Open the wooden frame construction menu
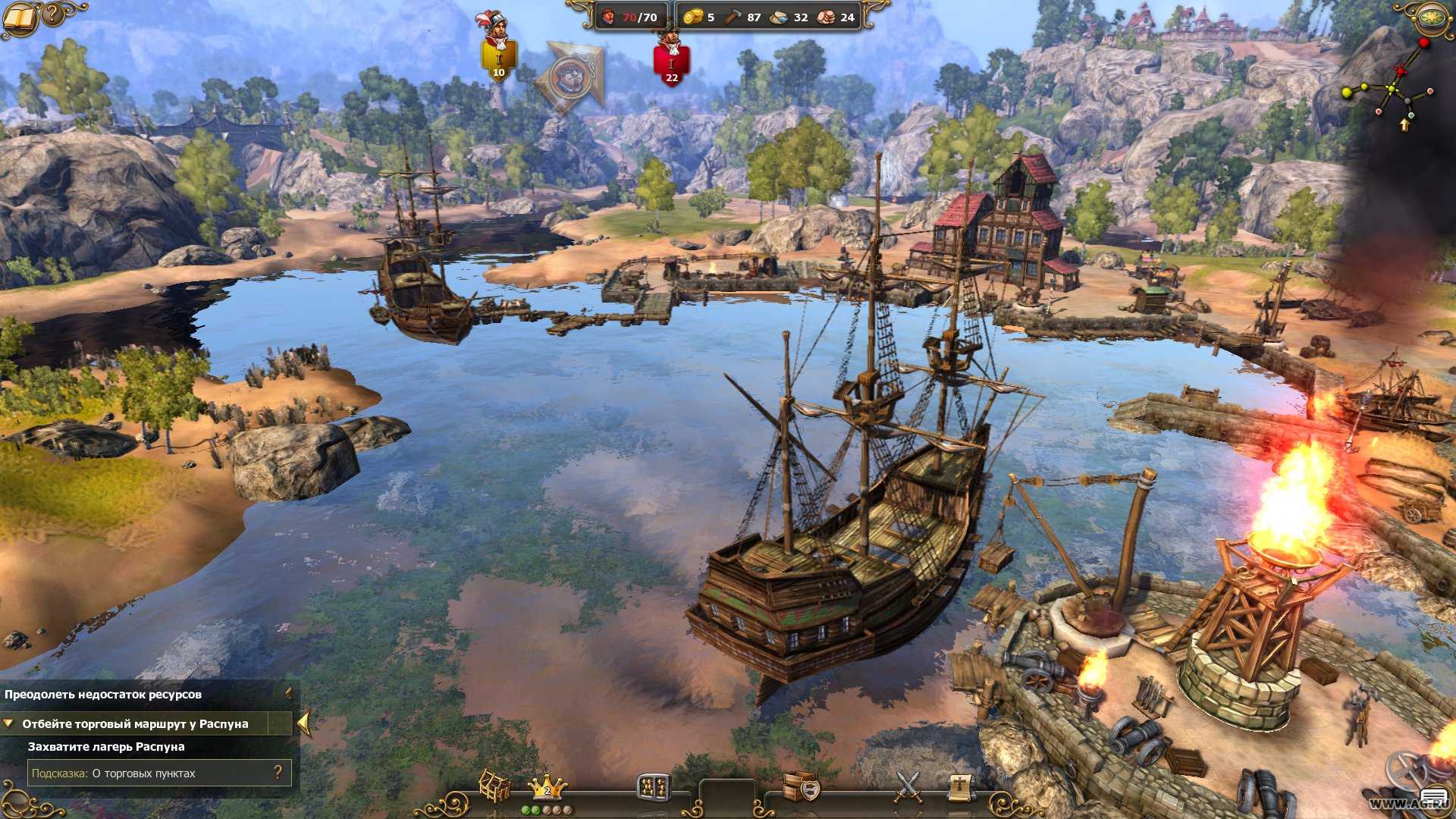1456x819 pixels. 494,786
